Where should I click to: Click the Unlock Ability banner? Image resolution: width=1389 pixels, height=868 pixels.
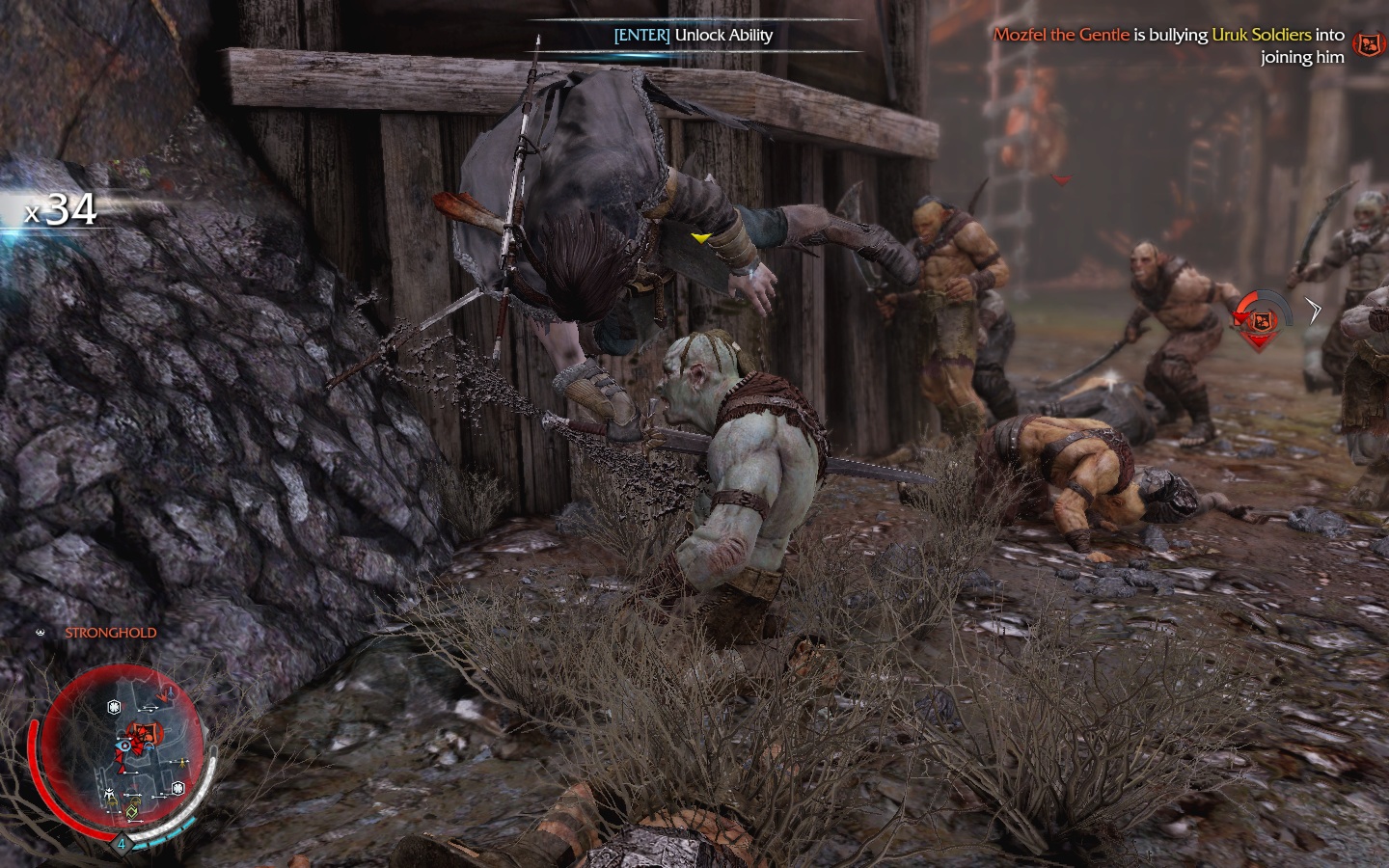[x=694, y=36]
